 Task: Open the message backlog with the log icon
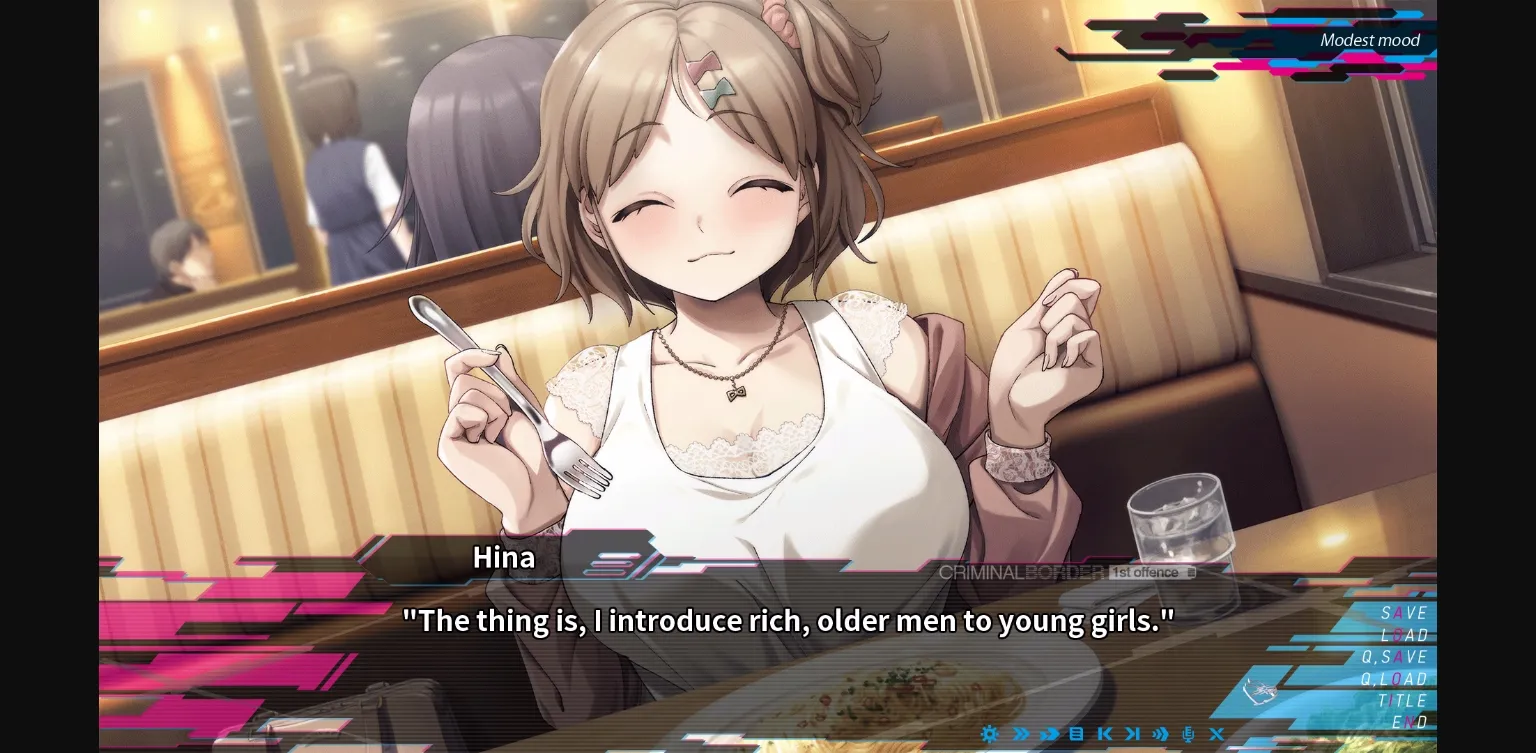(x=1076, y=735)
